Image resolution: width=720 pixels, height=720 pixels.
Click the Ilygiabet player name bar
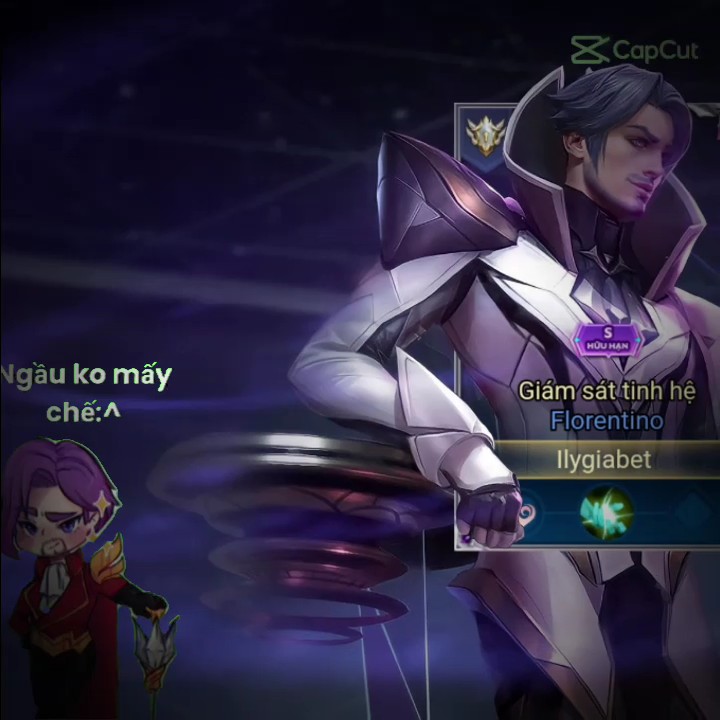coord(602,460)
